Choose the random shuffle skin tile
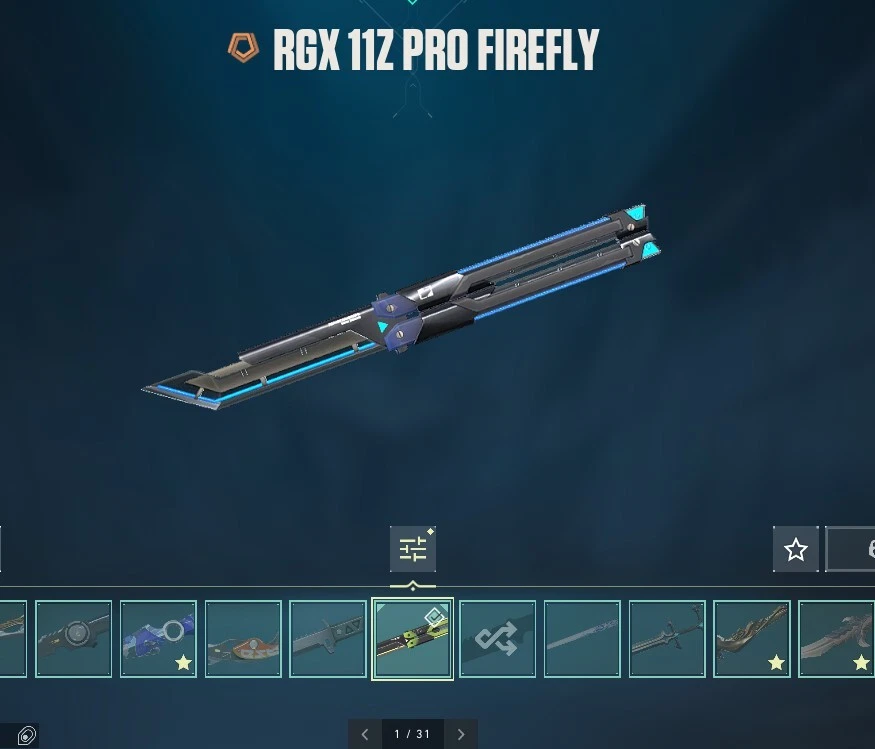Image resolution: width=875 pixels, height=749 pixels. (497, 639)
